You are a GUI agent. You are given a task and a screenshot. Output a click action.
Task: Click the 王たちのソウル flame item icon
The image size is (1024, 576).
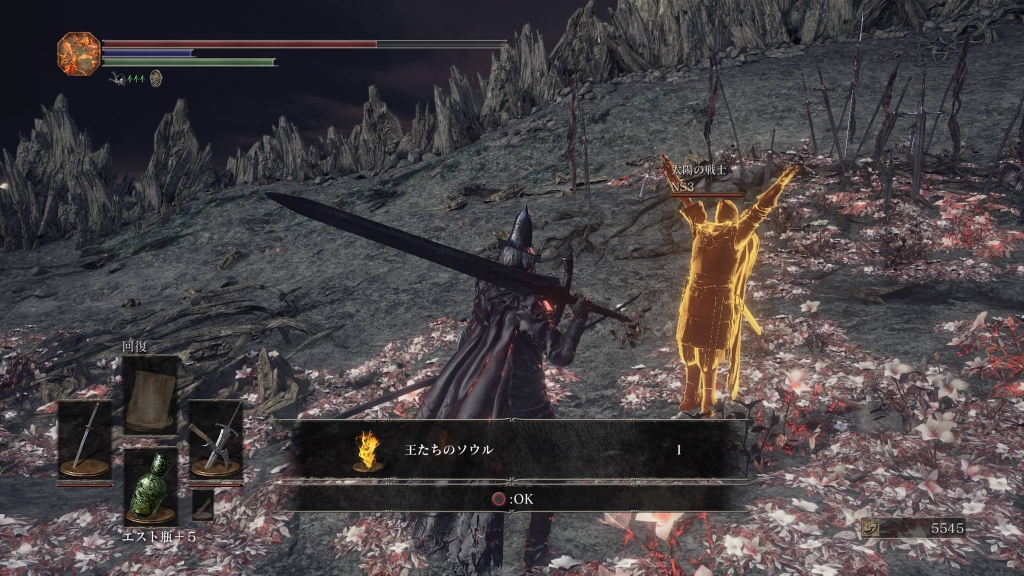tap(368, 450)
